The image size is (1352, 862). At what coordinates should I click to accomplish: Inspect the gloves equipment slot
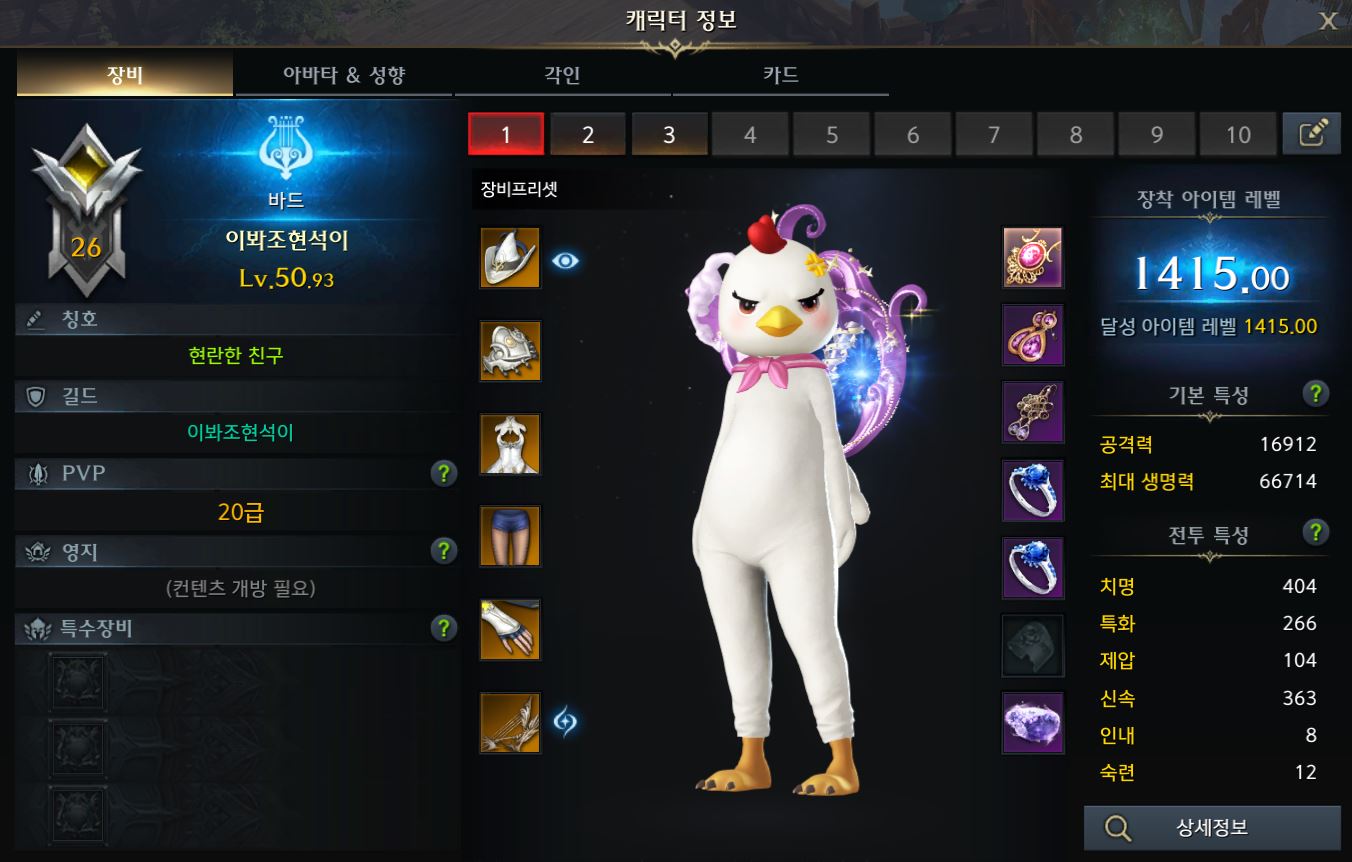(510, 629)
